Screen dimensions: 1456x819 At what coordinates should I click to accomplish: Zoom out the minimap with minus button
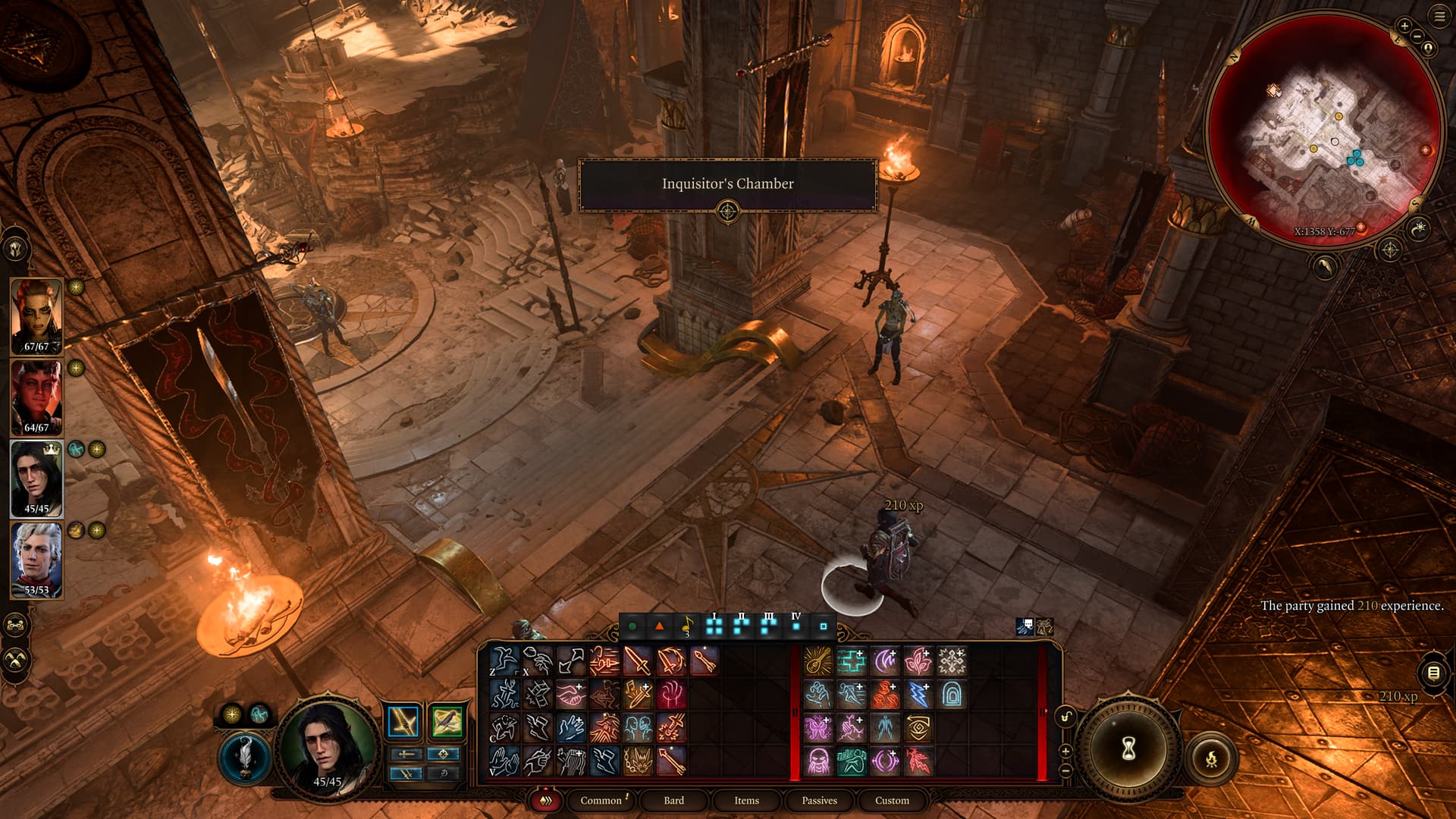click(x=1417, y=36)
